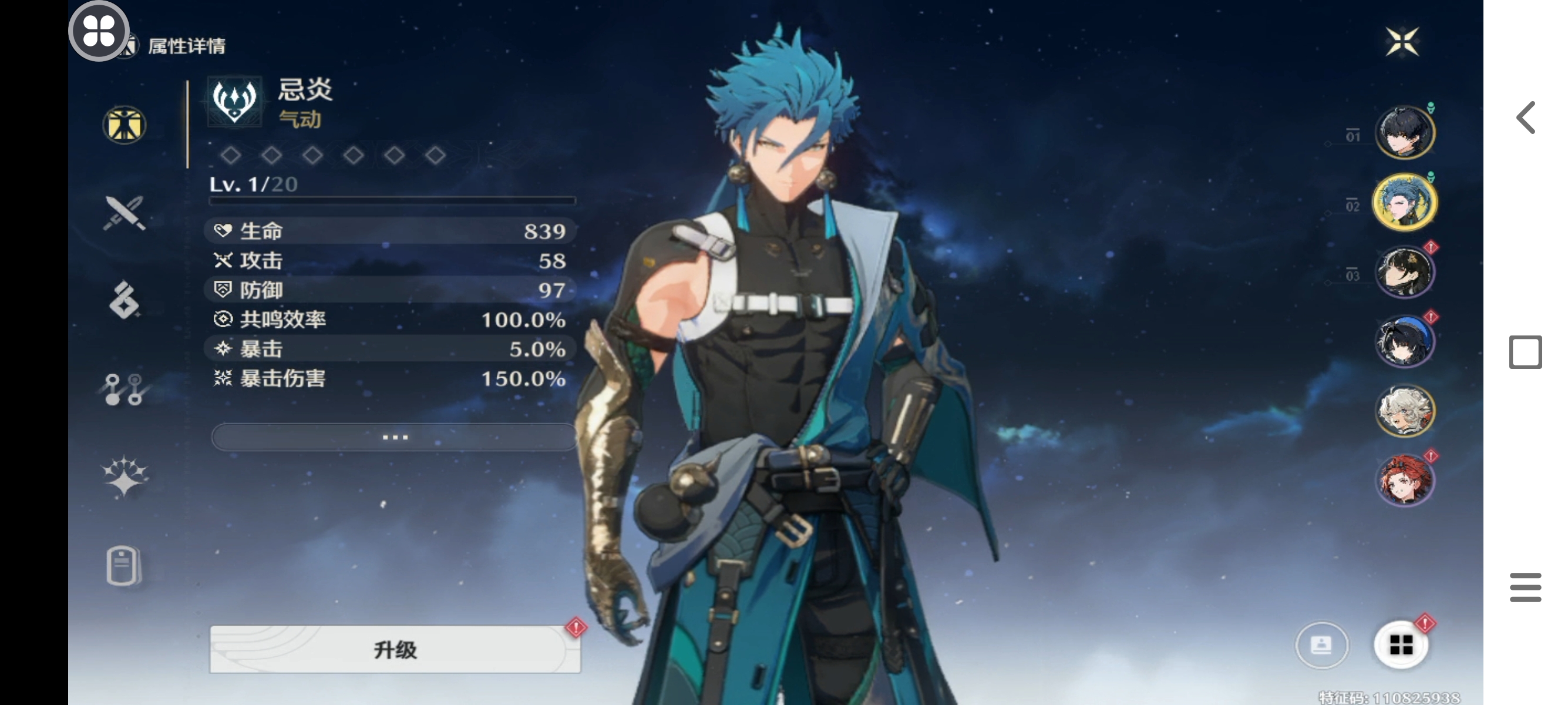1568x705 pixels.
Task: Close the character attributes screen
Action: point(1402,42)
